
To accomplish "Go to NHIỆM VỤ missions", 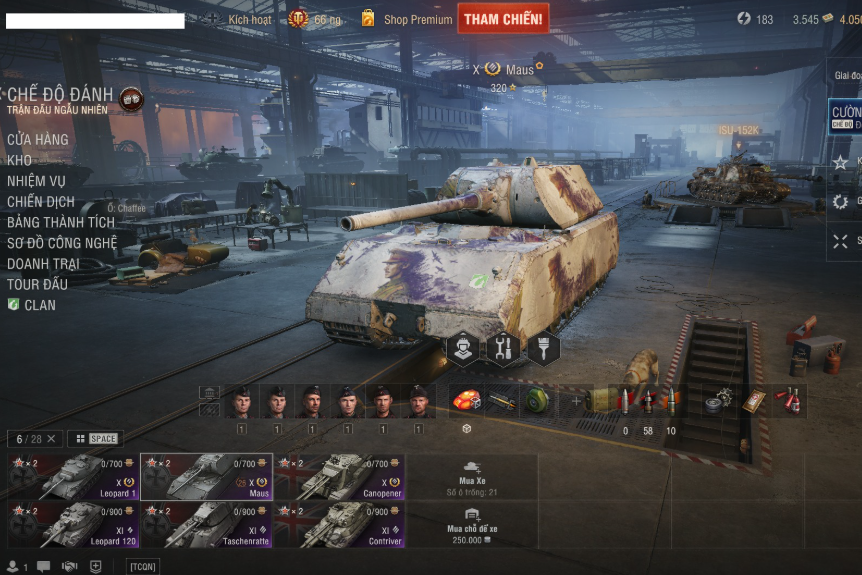I will point(36,181).
